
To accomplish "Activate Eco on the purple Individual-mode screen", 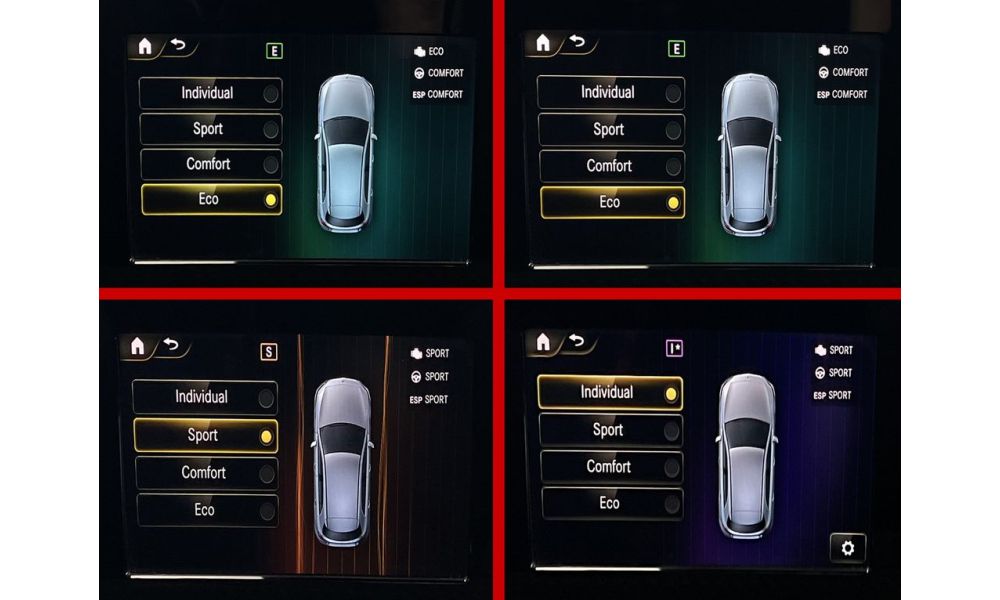I will coord(609,503).
